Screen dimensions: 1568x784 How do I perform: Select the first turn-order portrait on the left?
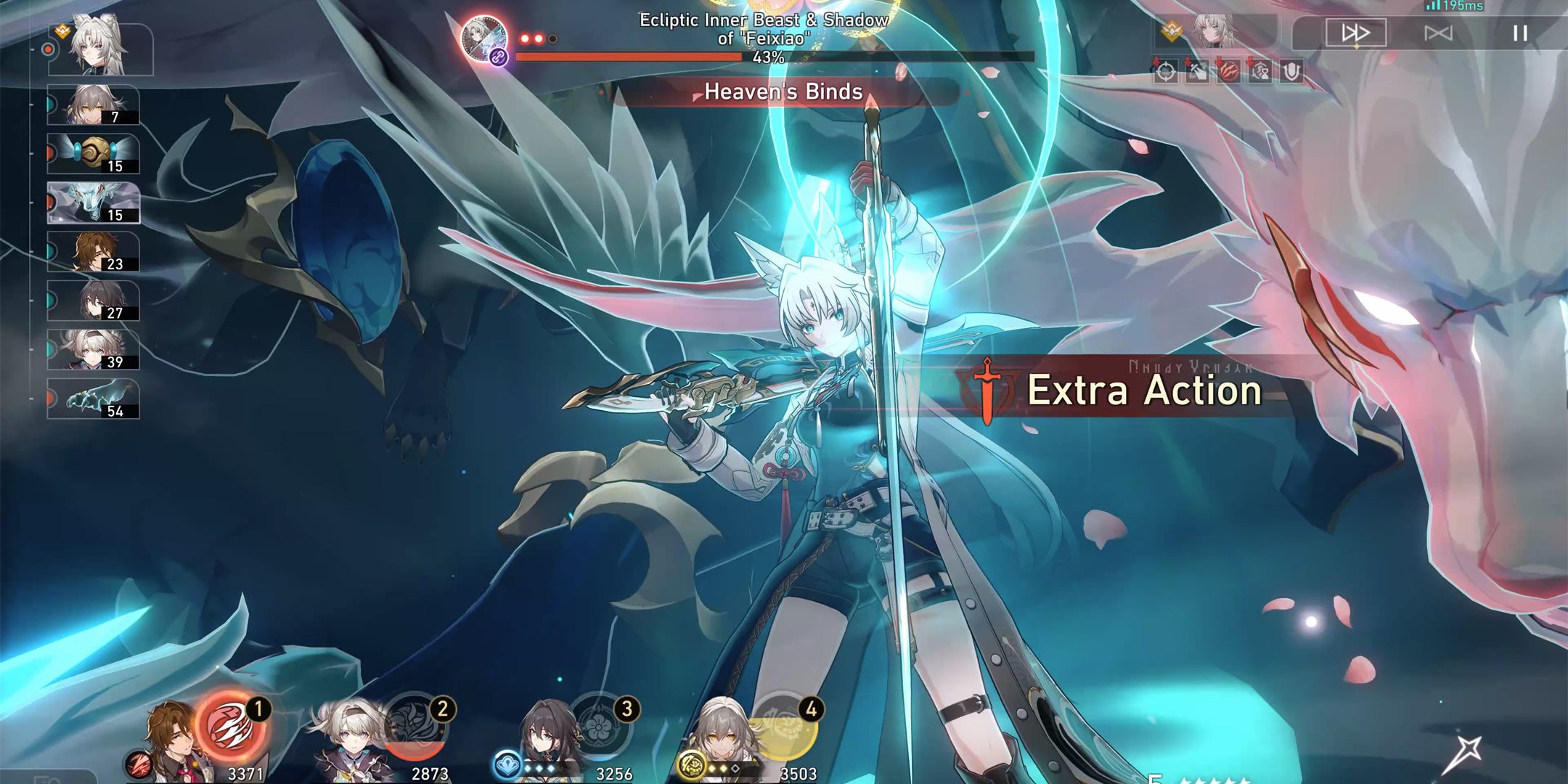pyautogui.click(x=98, y=51)
